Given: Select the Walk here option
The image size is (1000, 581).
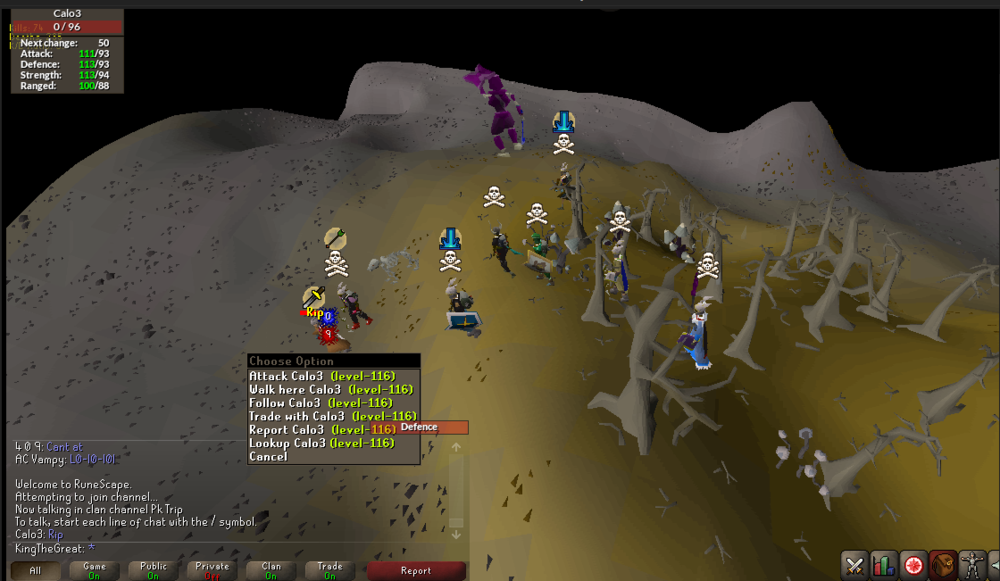Looking at the screenshot, I should click(x=321, y=389).
